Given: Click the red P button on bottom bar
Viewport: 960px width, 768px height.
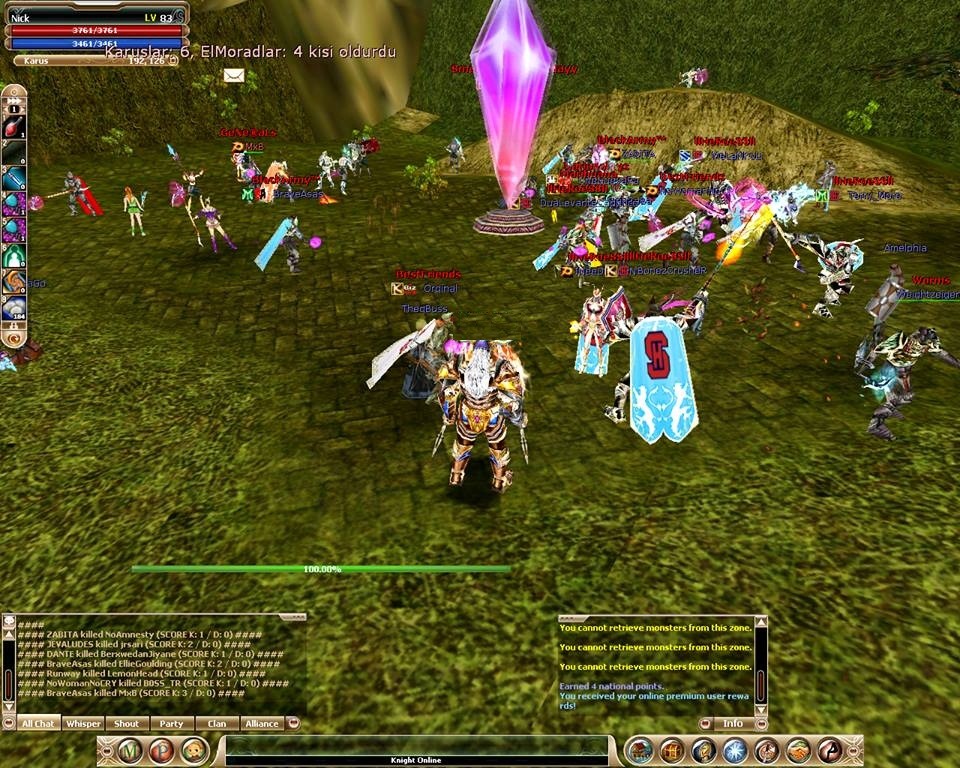Looking at the screenshot, I should [161, 750].
